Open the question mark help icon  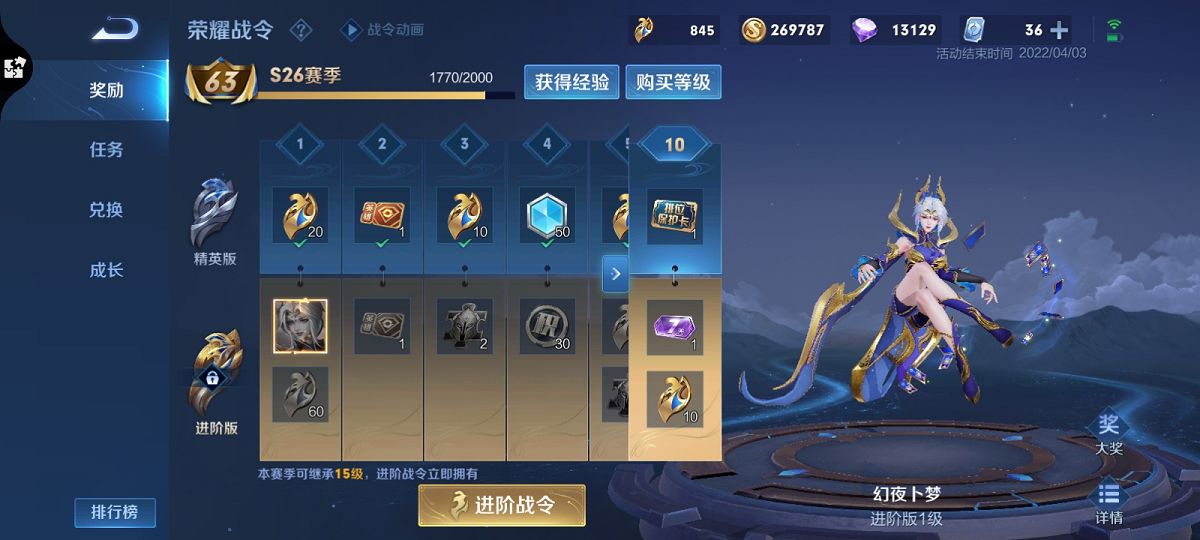pyautogui.click(x=300, y=30)
